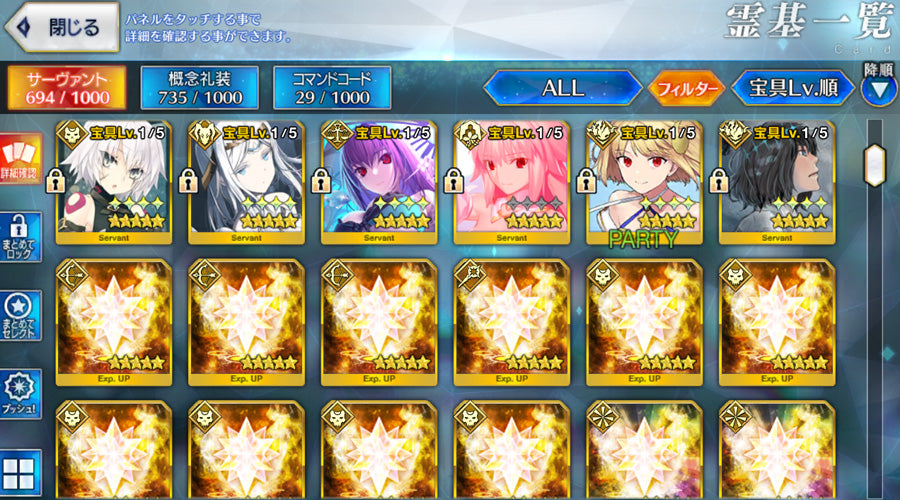This screenshot has width=900, height=500.
Task: Activate the 詳細確認 details button
Action: [21, 160]
